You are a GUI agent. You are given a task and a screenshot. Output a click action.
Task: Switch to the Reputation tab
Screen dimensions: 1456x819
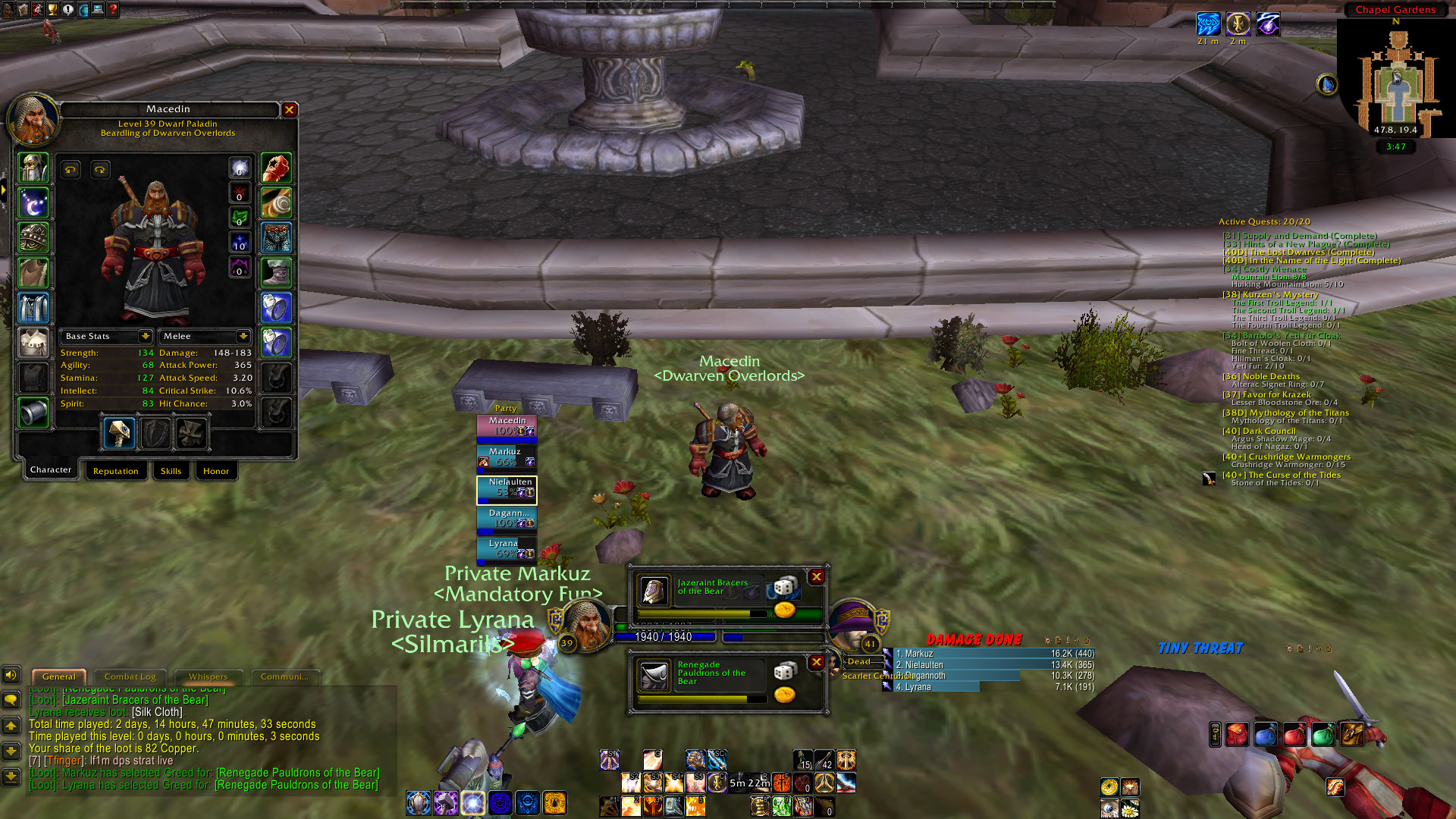point(115,471)
